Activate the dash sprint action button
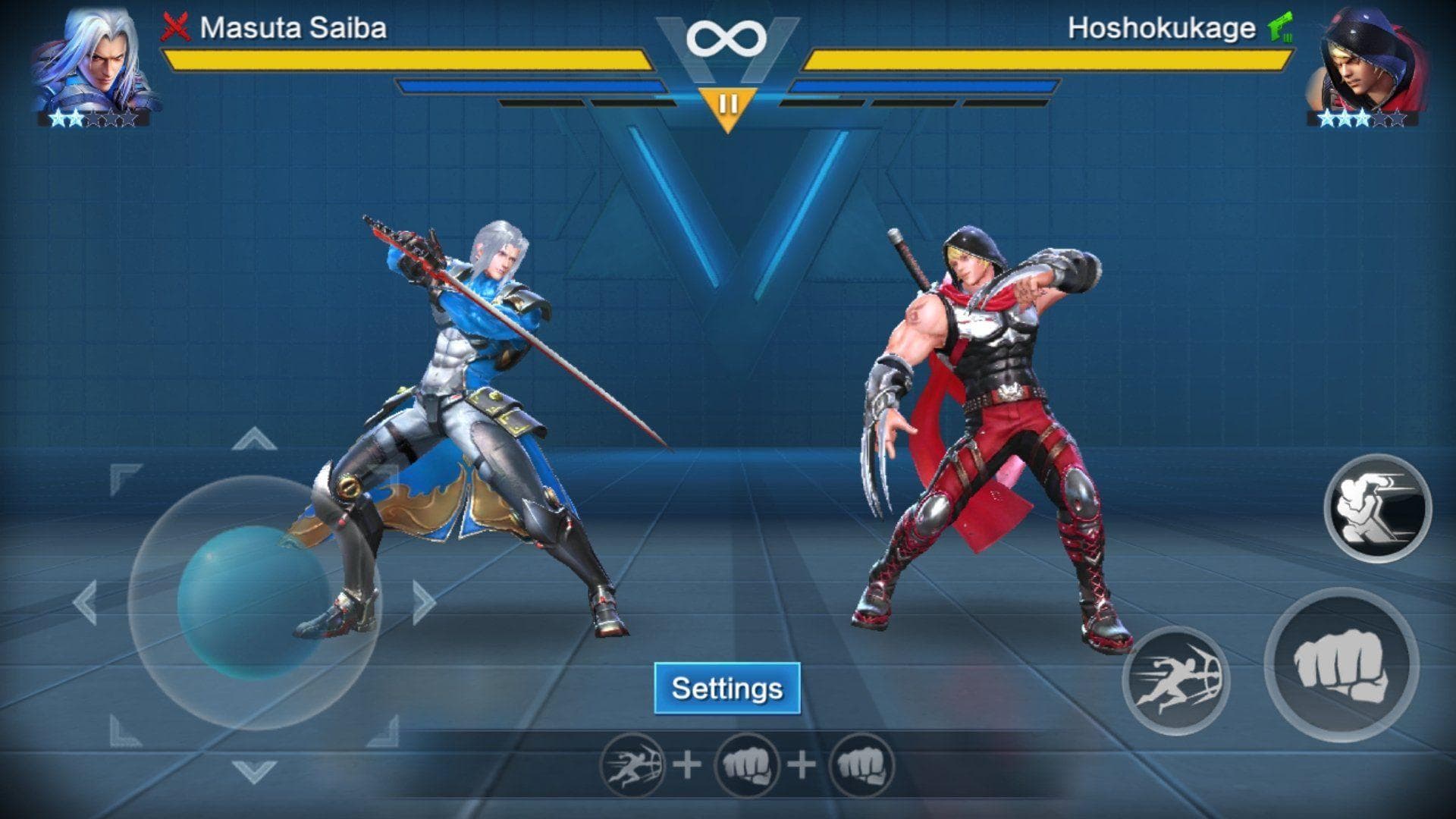Viewport: 1456px width, 819px height. (x=1175, y=680)
